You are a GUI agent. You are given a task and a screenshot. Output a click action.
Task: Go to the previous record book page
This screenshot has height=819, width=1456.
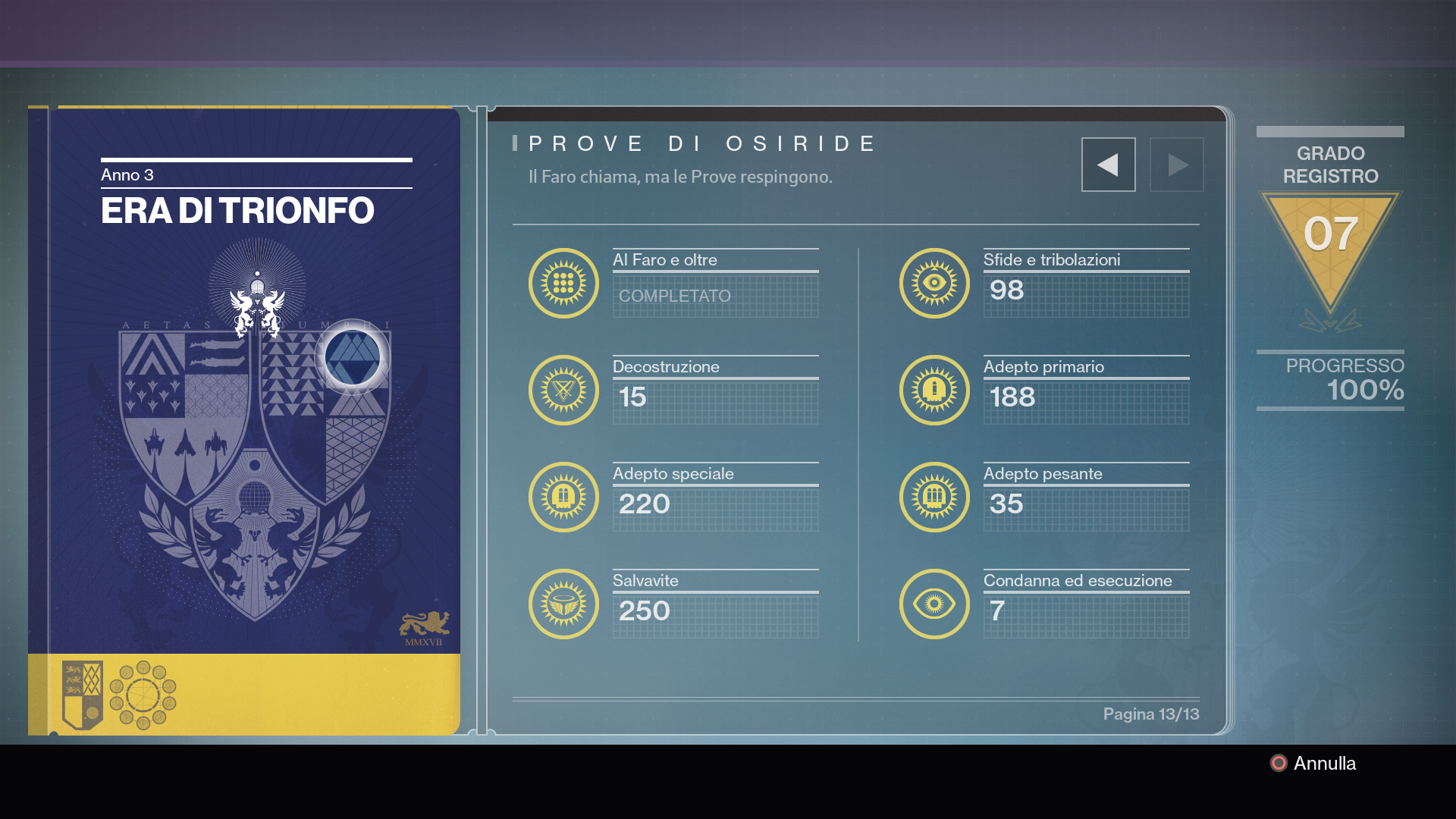coord(1108,165)
